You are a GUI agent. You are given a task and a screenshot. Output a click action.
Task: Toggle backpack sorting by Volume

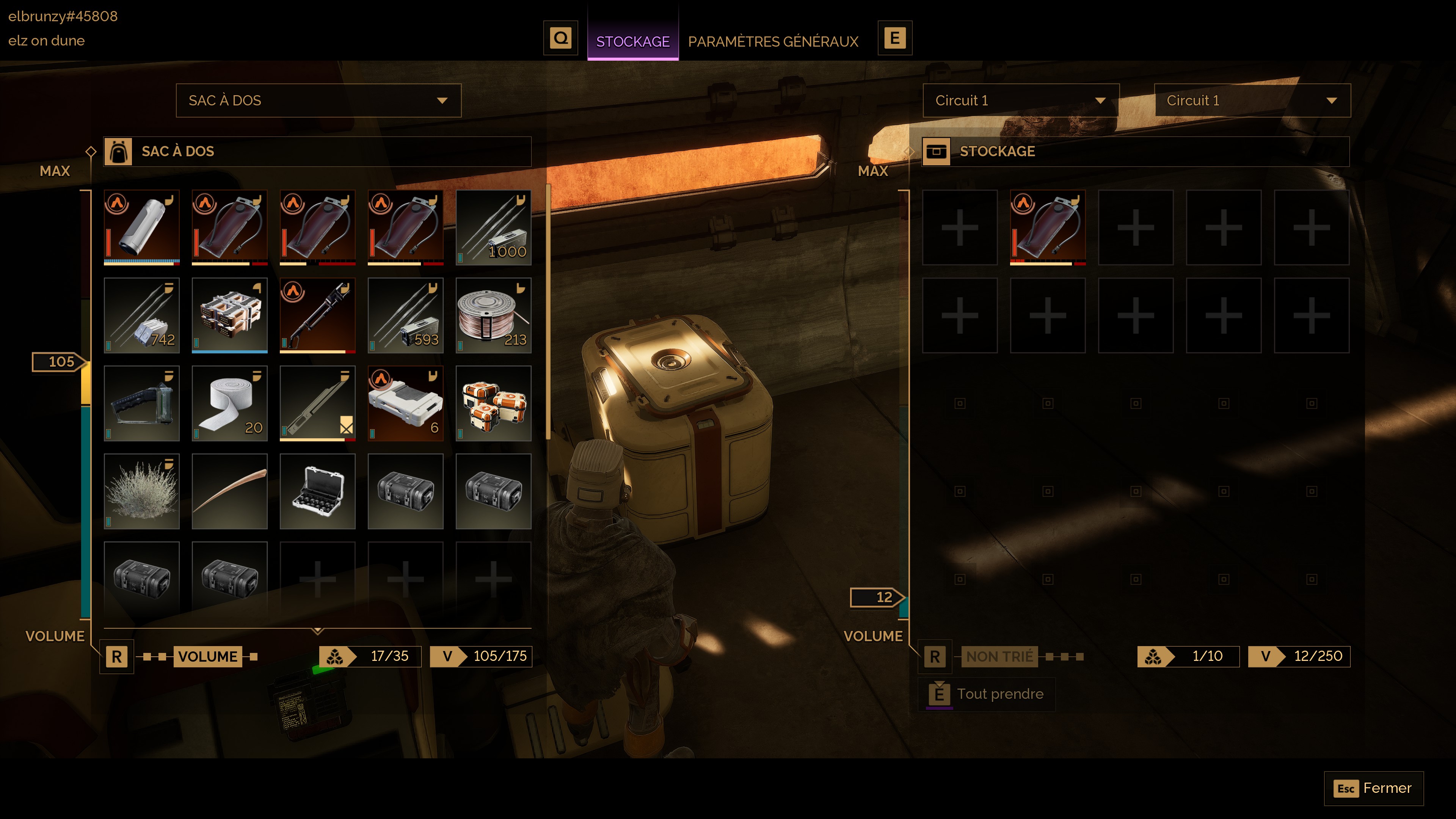(x=207, y=656)
